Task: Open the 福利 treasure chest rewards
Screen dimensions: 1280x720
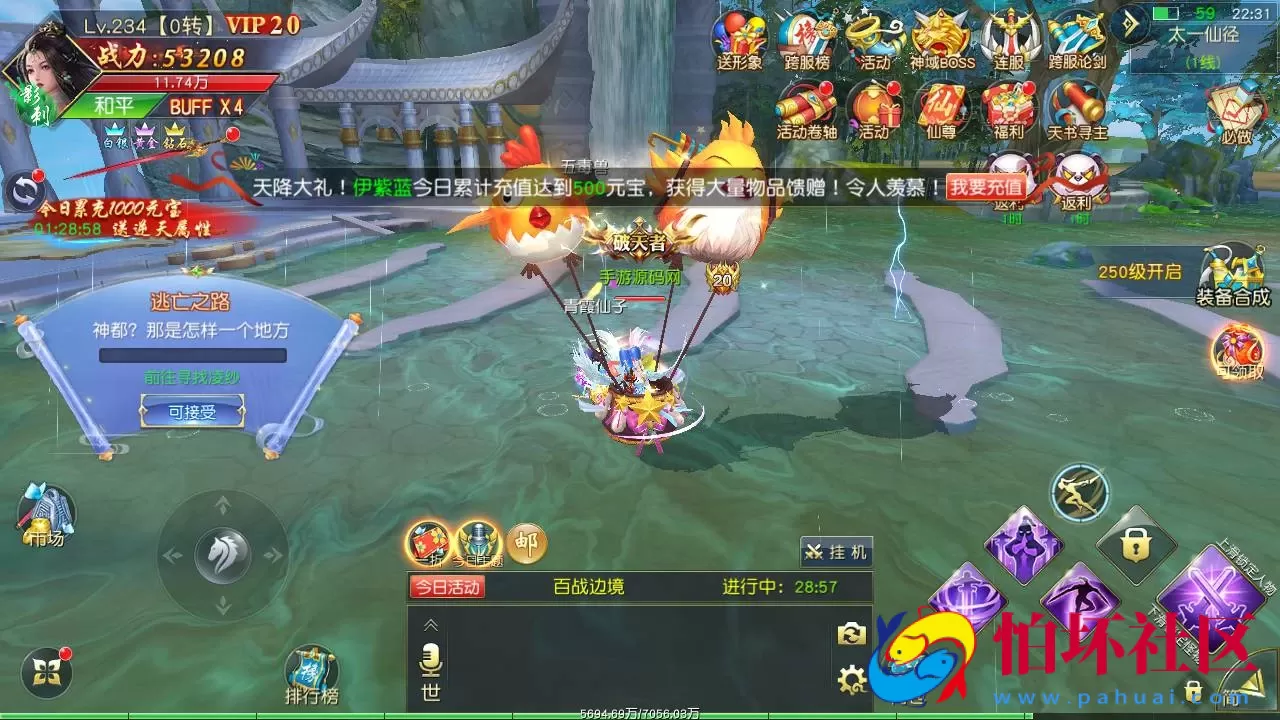Action: coord(1009,109)
